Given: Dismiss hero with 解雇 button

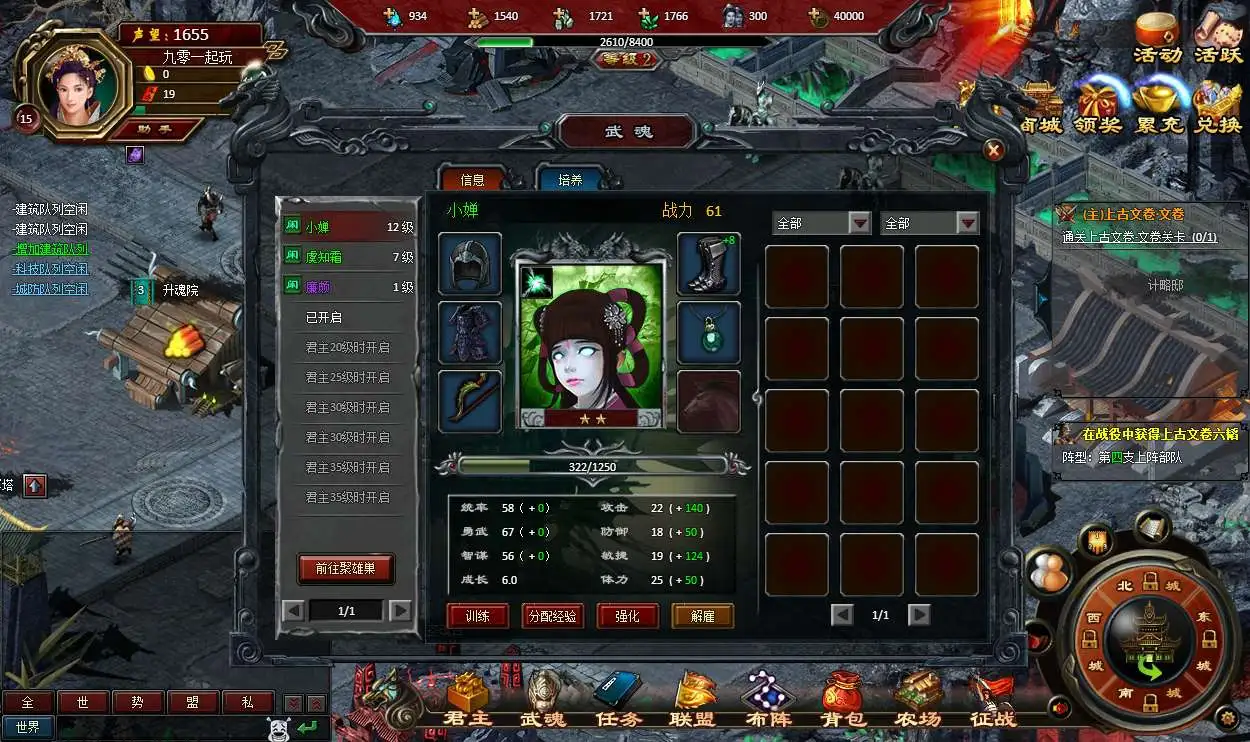Looking at the screenshot, I should tap(702, 616).
